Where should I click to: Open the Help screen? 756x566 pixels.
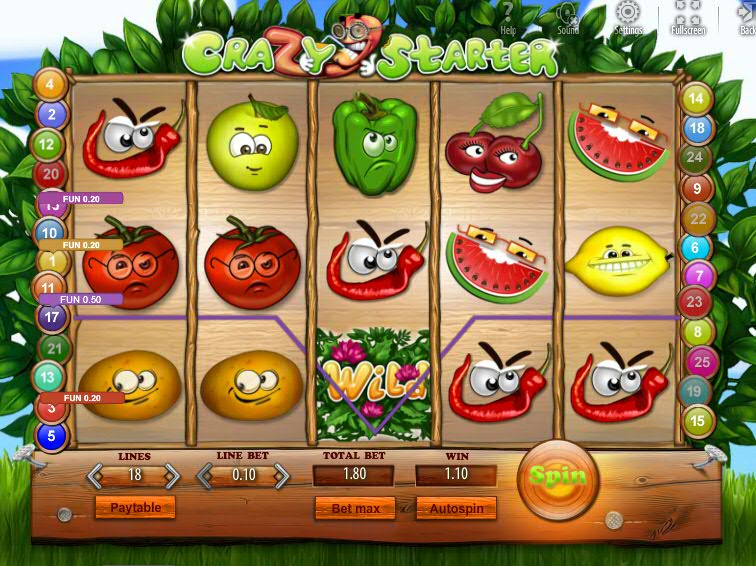(508, 17)
